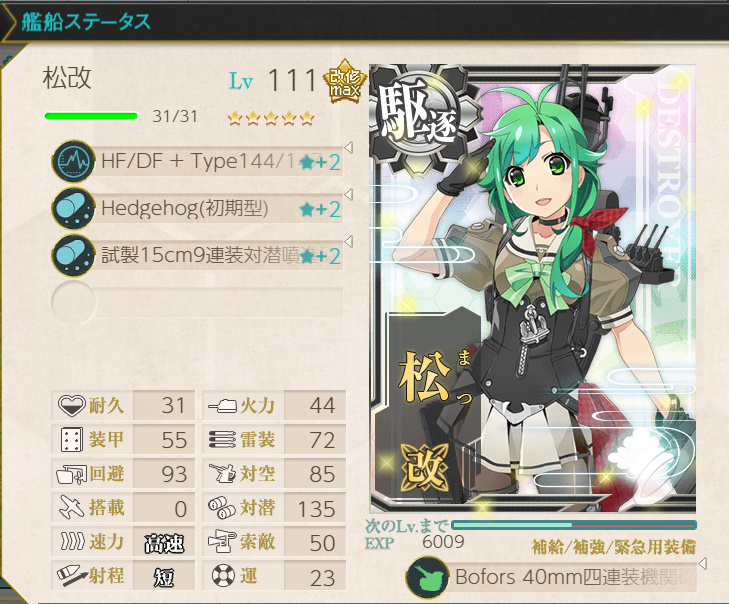Click the empty fourth equipment slot
This screenshot has height=604, width=729.
[x=198, y=301]
